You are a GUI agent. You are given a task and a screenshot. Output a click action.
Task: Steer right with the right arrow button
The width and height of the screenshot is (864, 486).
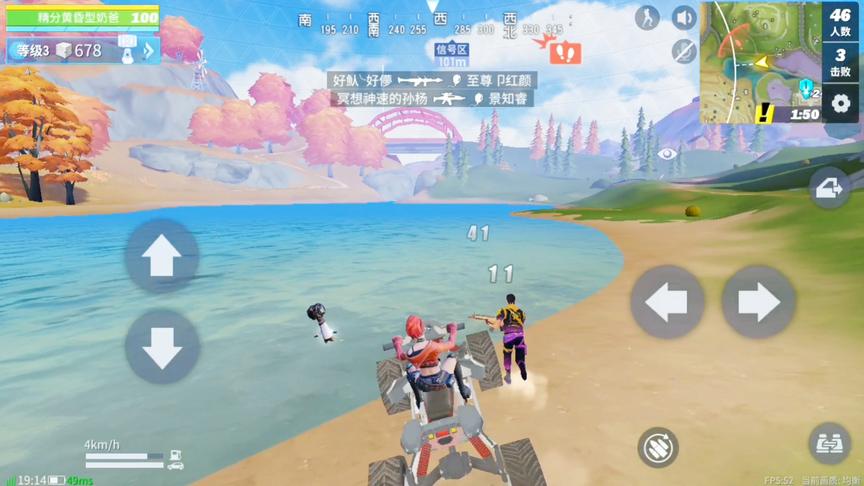point(758,302)
